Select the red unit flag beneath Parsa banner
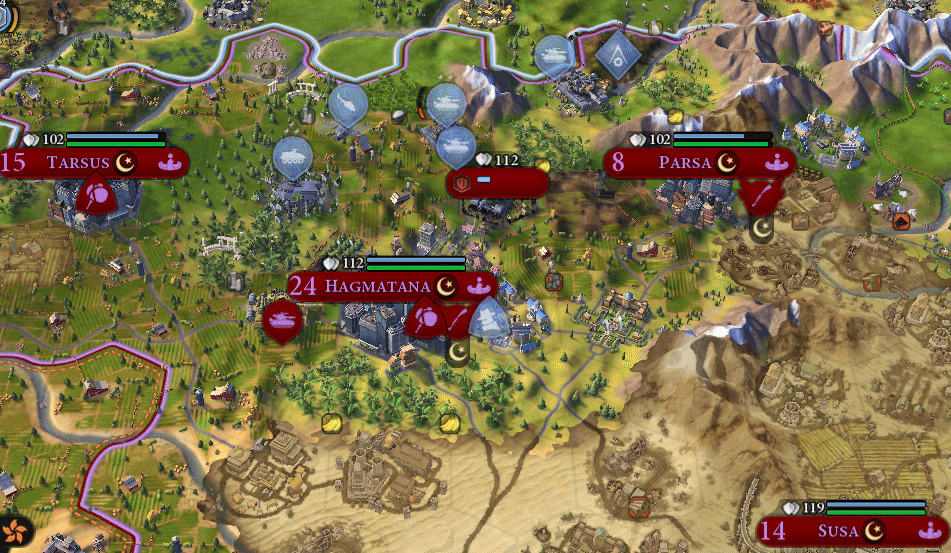Viewport: 951px width, 553px height. pyautogui.click(x=761, y=194)
